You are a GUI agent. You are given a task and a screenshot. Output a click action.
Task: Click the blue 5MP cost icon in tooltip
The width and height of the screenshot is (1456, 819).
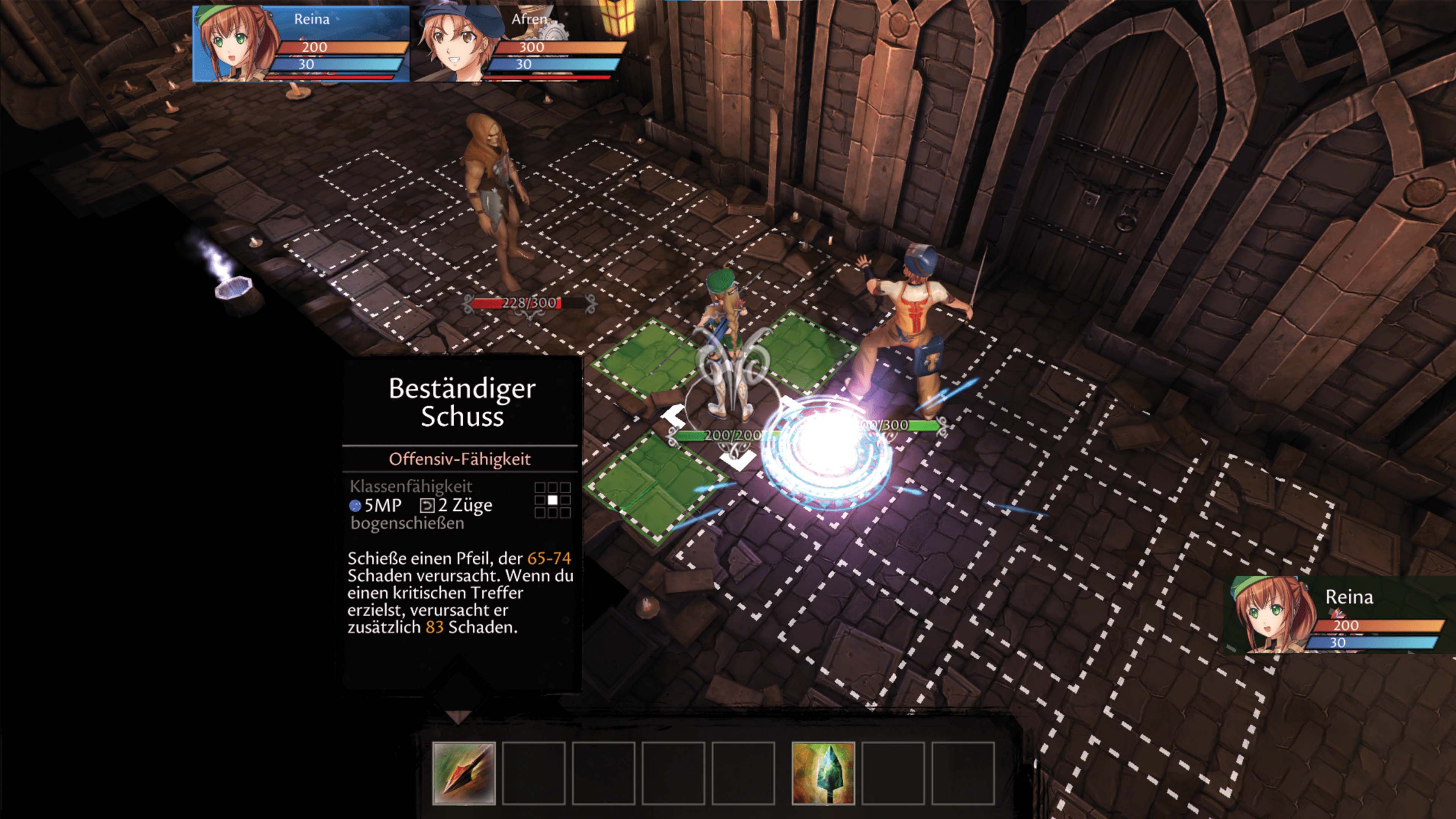click(356, 505)
